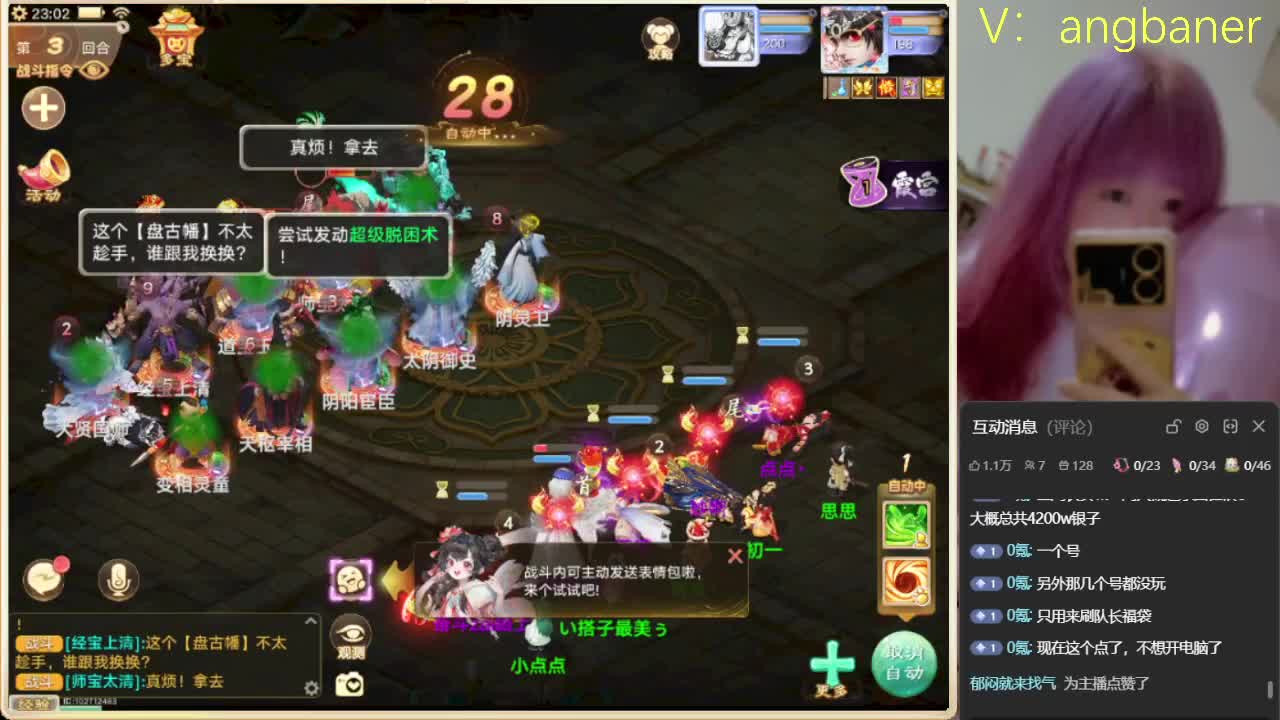
Task: Toggle the lock icon on 互动消息 panel
Action: pos(1172,427)
